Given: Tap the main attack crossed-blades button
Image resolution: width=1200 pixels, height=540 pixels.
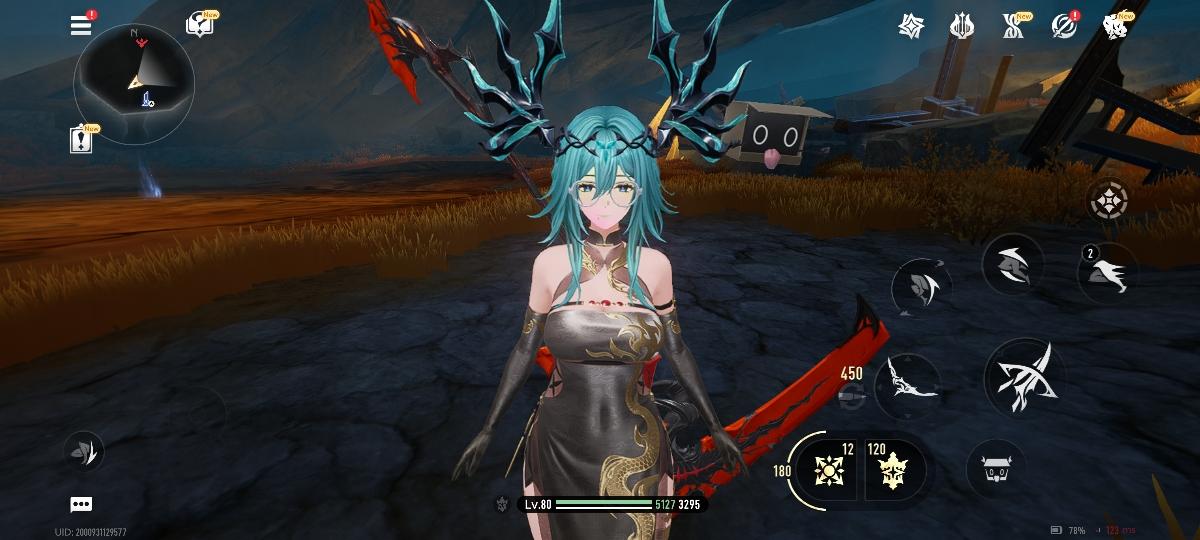Looking at the screenshot, I should (x=1023, y=377).
